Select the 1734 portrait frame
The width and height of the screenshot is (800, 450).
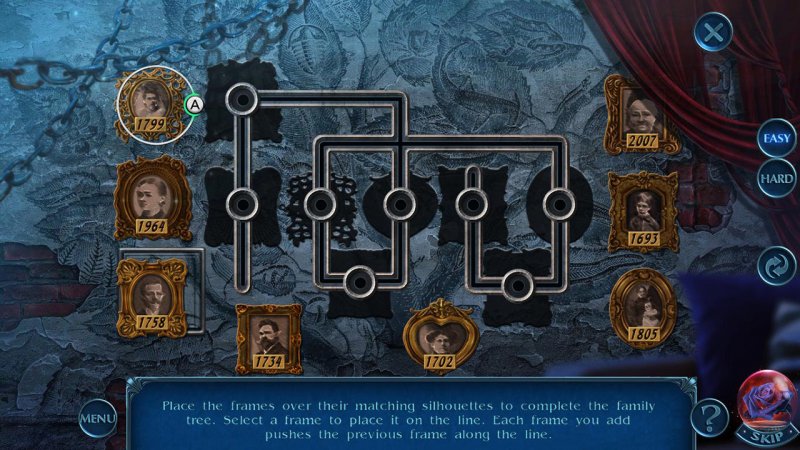pos(268,338)
